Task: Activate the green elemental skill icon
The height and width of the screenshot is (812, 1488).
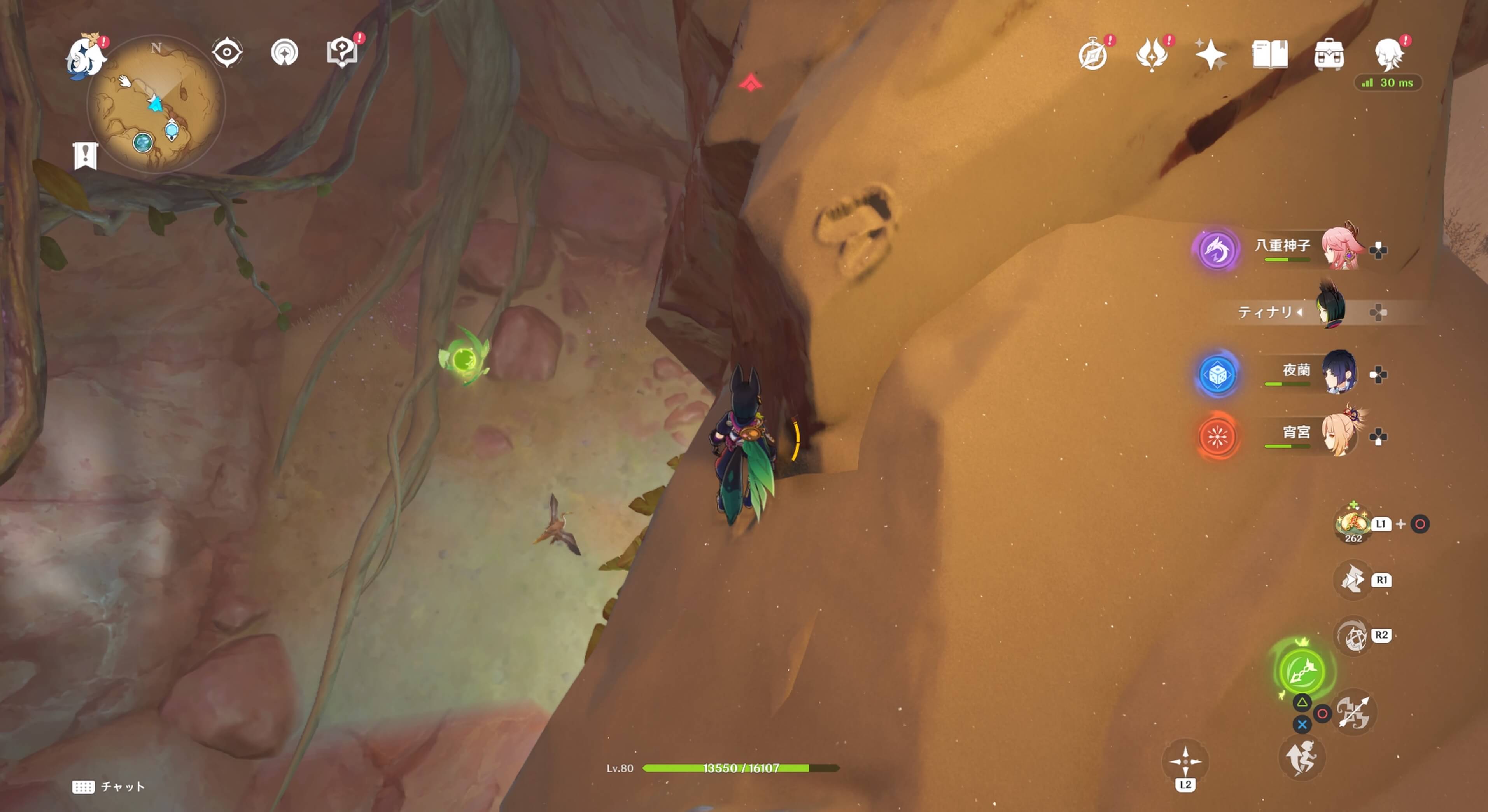Action: (1302, 671)
